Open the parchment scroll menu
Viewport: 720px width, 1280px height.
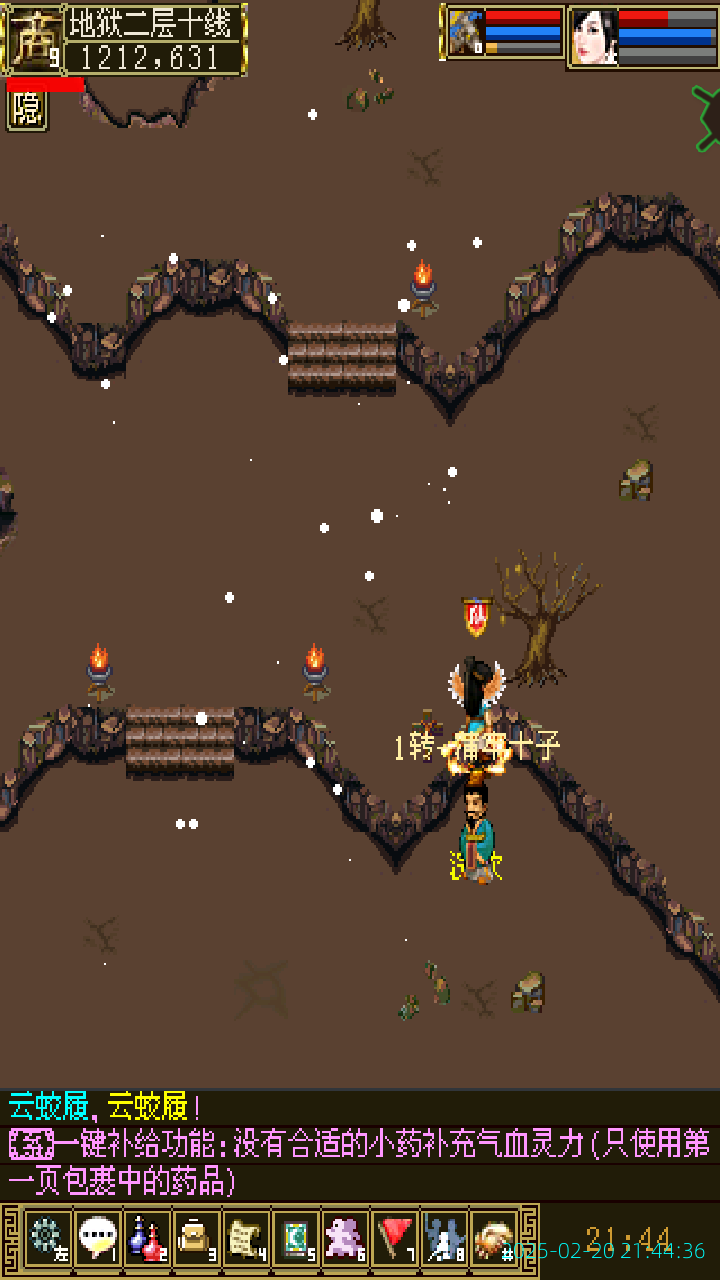click(x=246, y=1237)
